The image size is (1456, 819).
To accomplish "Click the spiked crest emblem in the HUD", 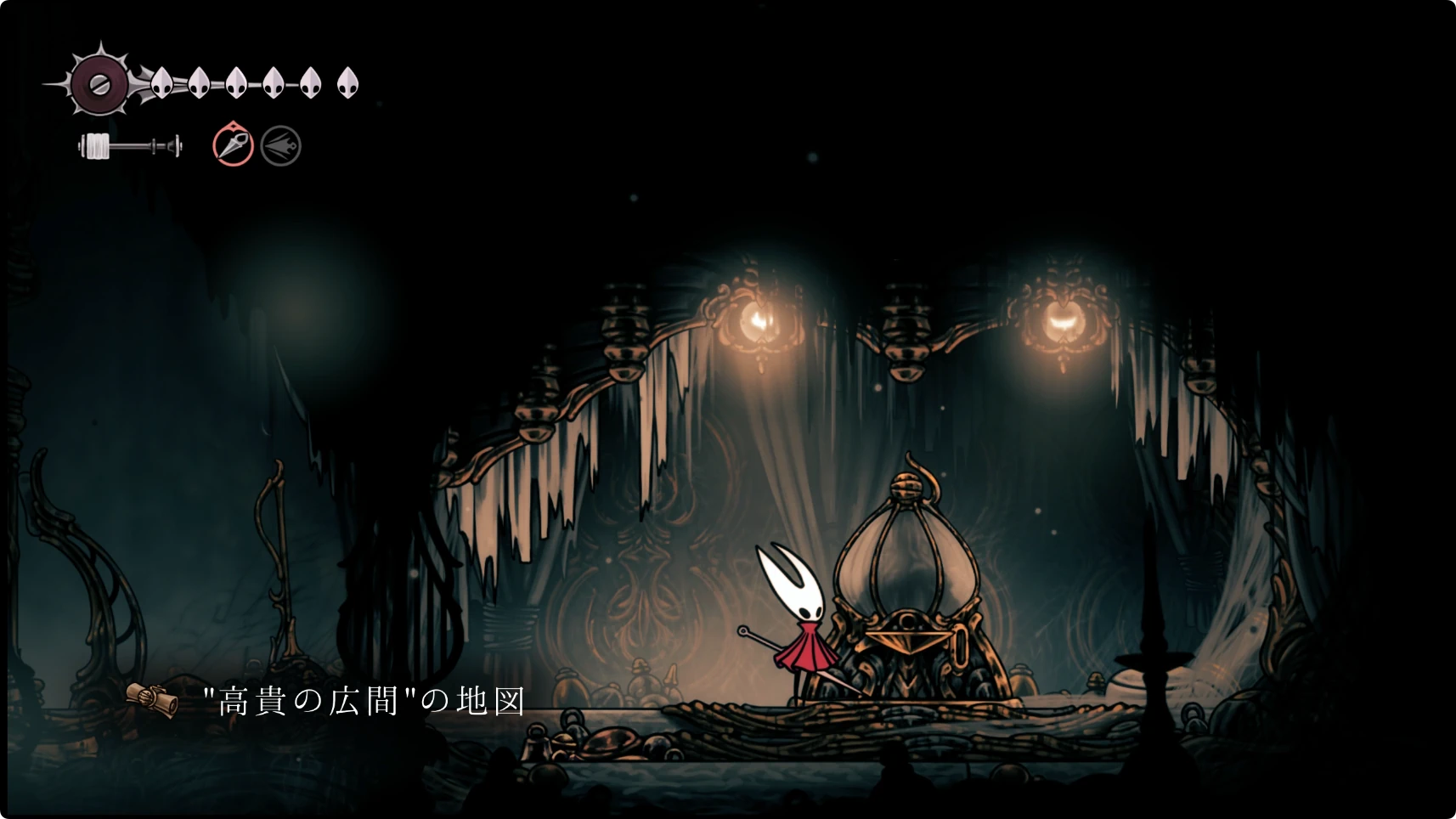I will click(x=99, y=84).
